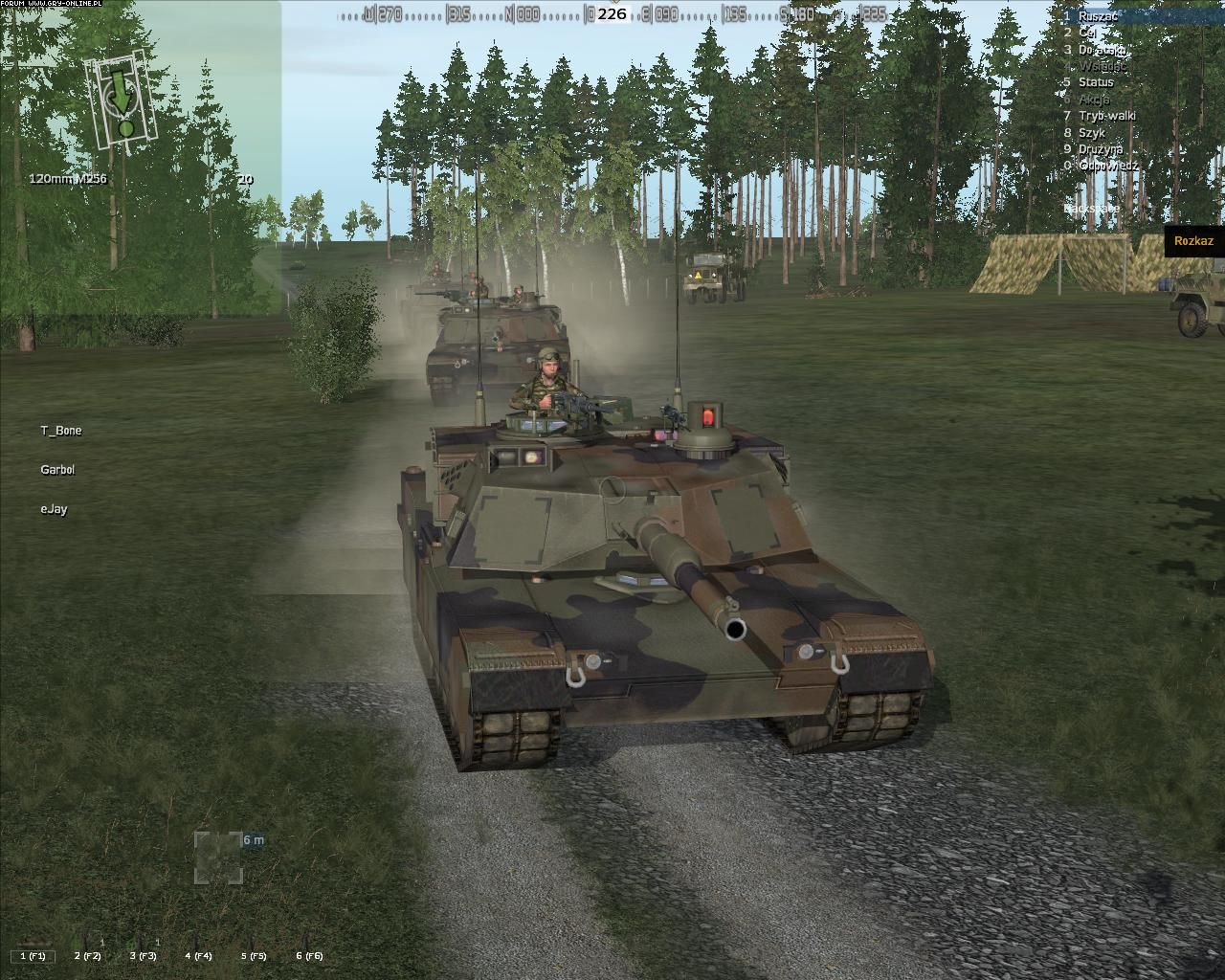Choose the Drużyna command entry
This screenshot has height=980, width=1225.
click(x=1100, y=149)
